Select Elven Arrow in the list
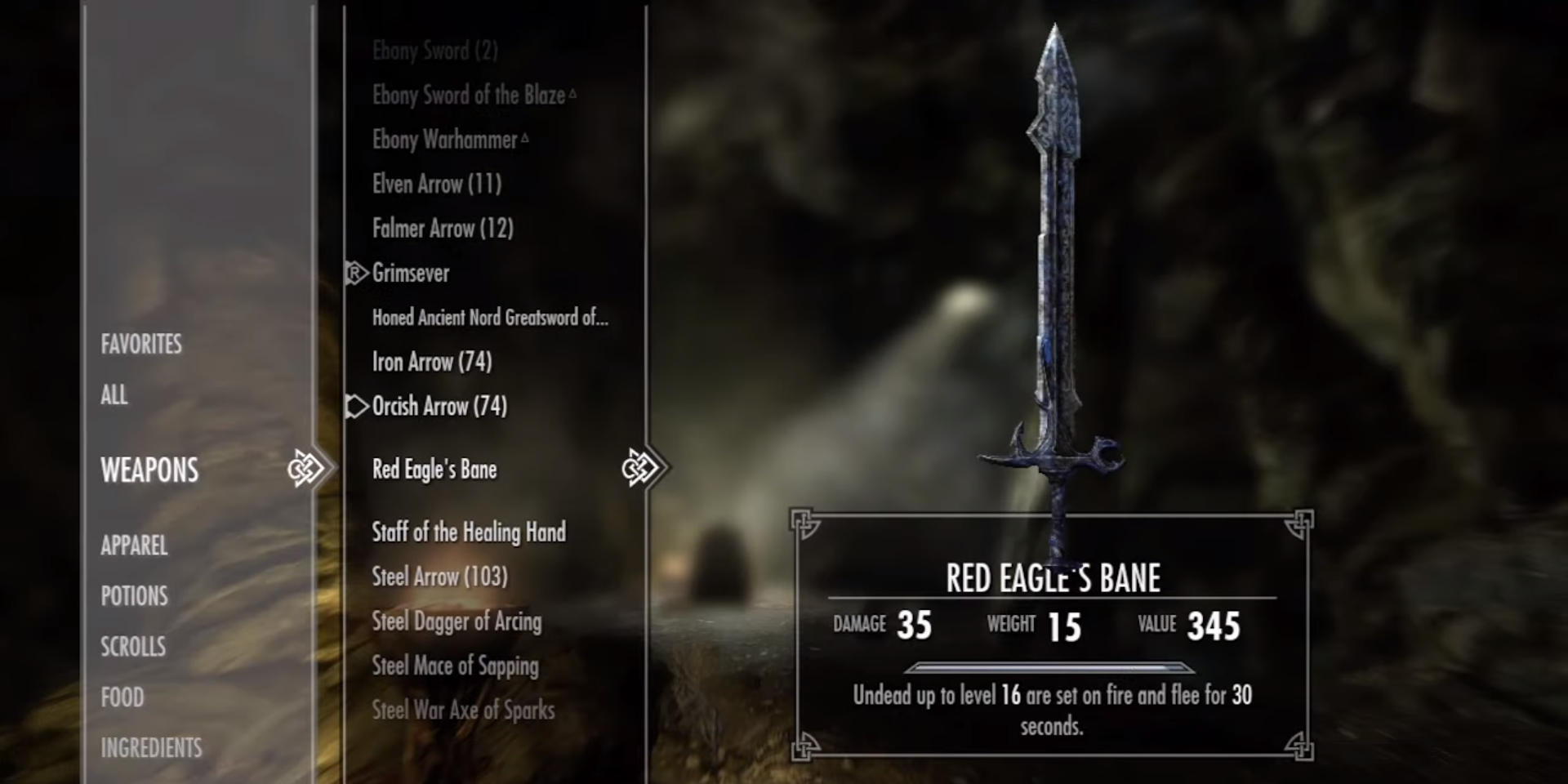This screenshot has height=784, width=1568. coord(437,185)
